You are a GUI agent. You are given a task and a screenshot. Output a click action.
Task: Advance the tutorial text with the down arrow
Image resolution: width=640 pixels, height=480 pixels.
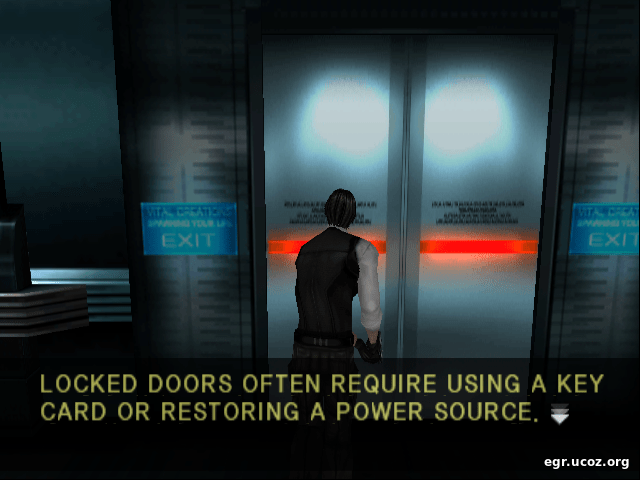[559, 415]
